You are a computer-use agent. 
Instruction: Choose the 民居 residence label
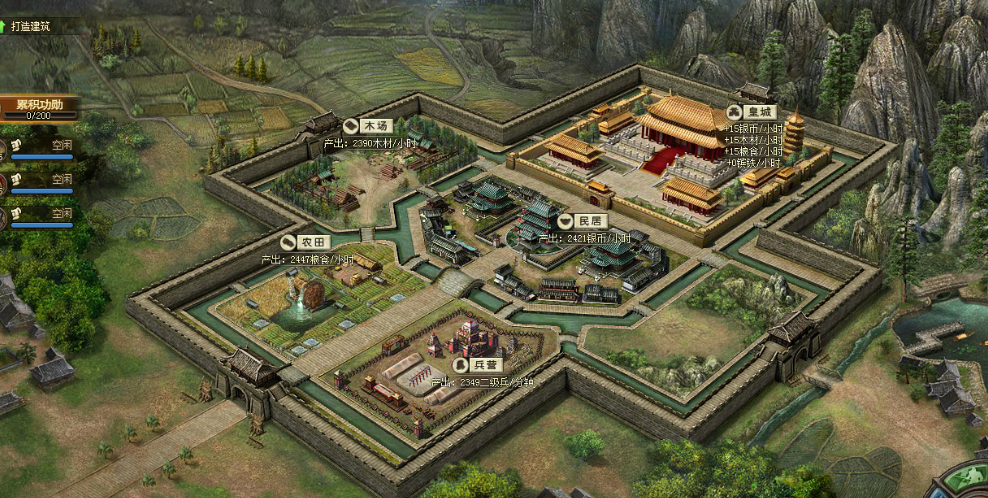point(580,220)
